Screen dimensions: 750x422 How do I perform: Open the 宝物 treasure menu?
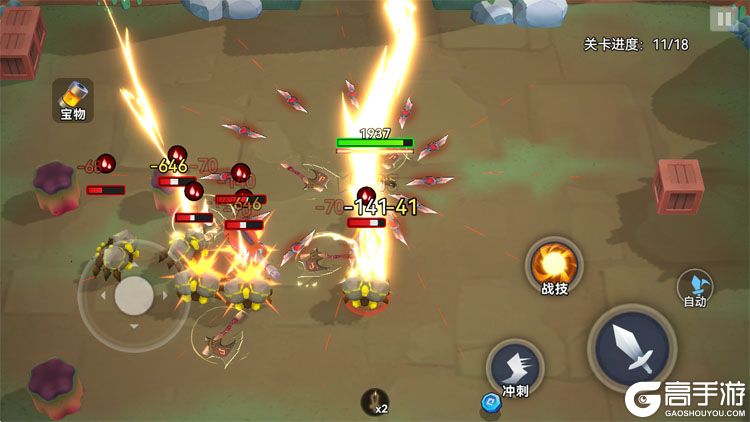coord(73,100)
